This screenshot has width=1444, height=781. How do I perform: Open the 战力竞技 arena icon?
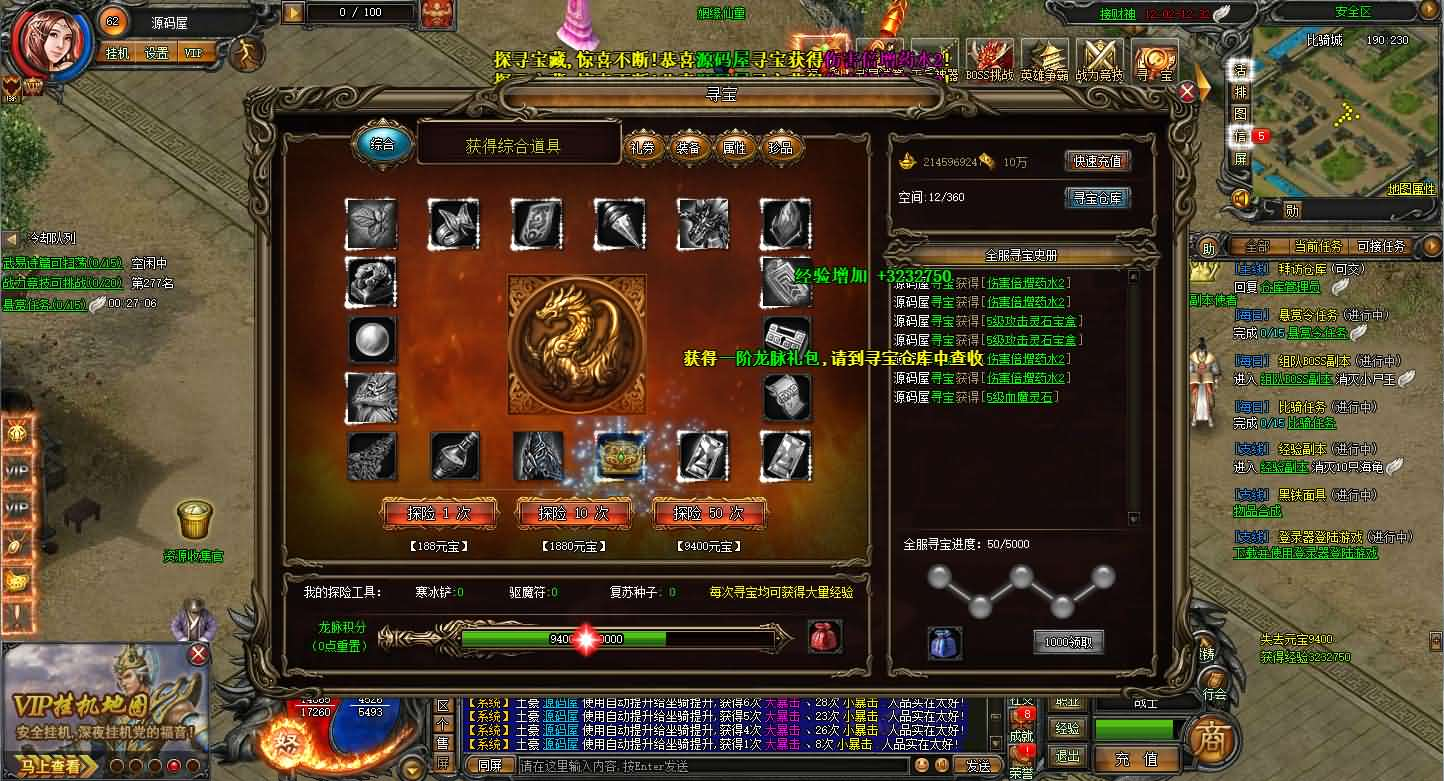1098,60
